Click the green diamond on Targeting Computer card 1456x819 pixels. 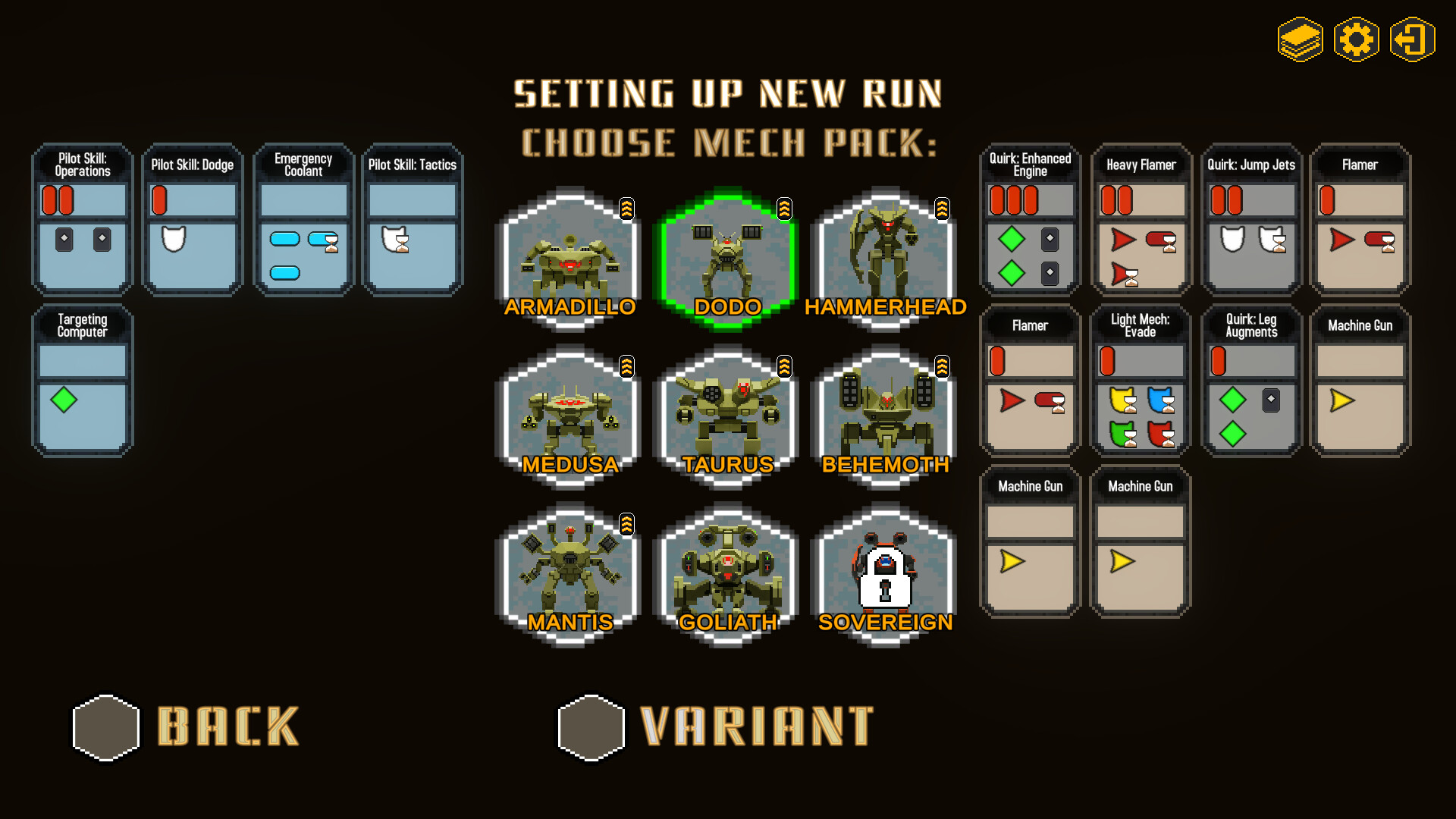64,401
